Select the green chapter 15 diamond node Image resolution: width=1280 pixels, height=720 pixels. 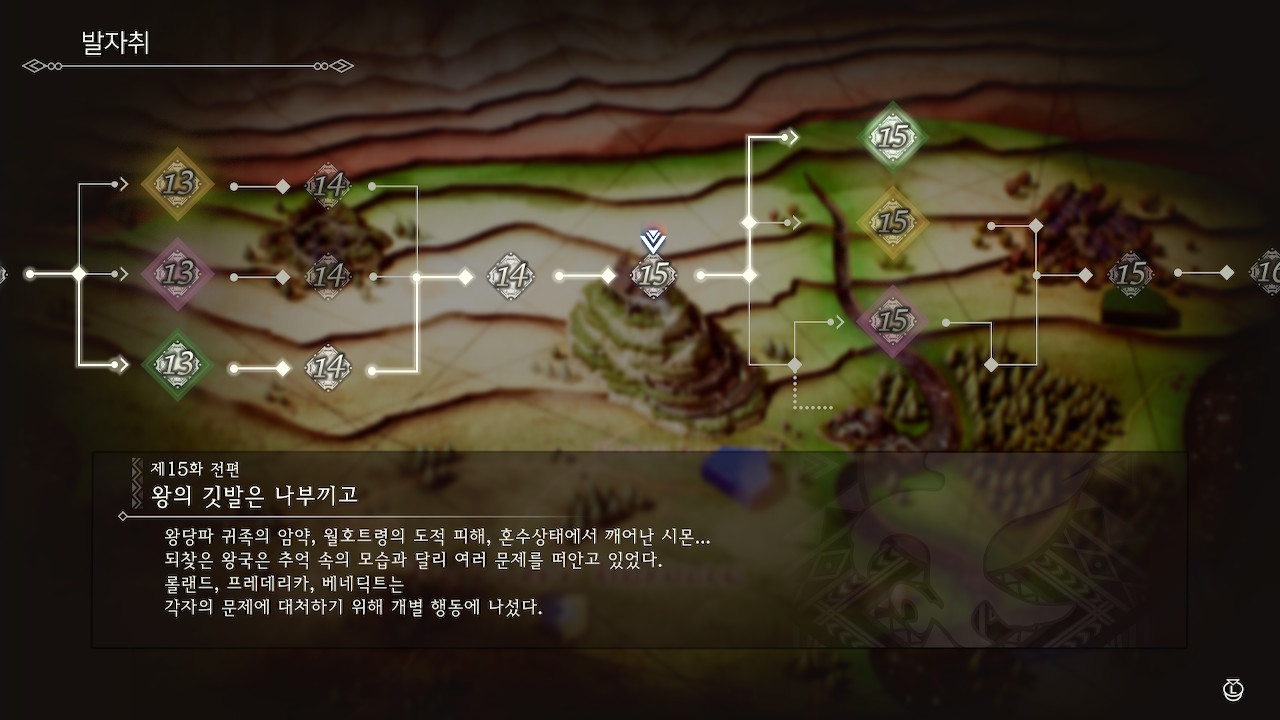tap(892, 137)
